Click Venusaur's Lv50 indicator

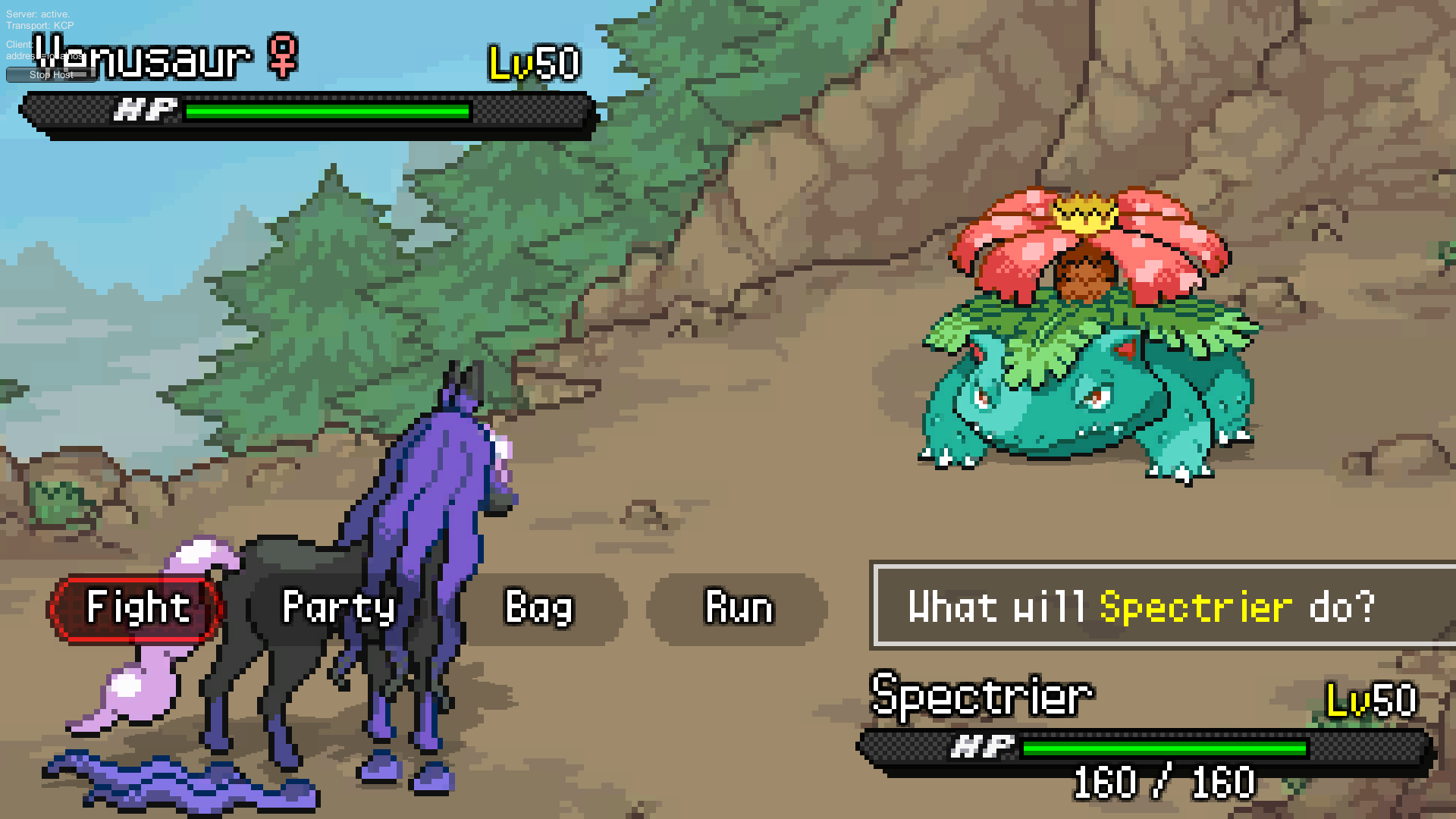pyautogui.click(x=533, y=64)
